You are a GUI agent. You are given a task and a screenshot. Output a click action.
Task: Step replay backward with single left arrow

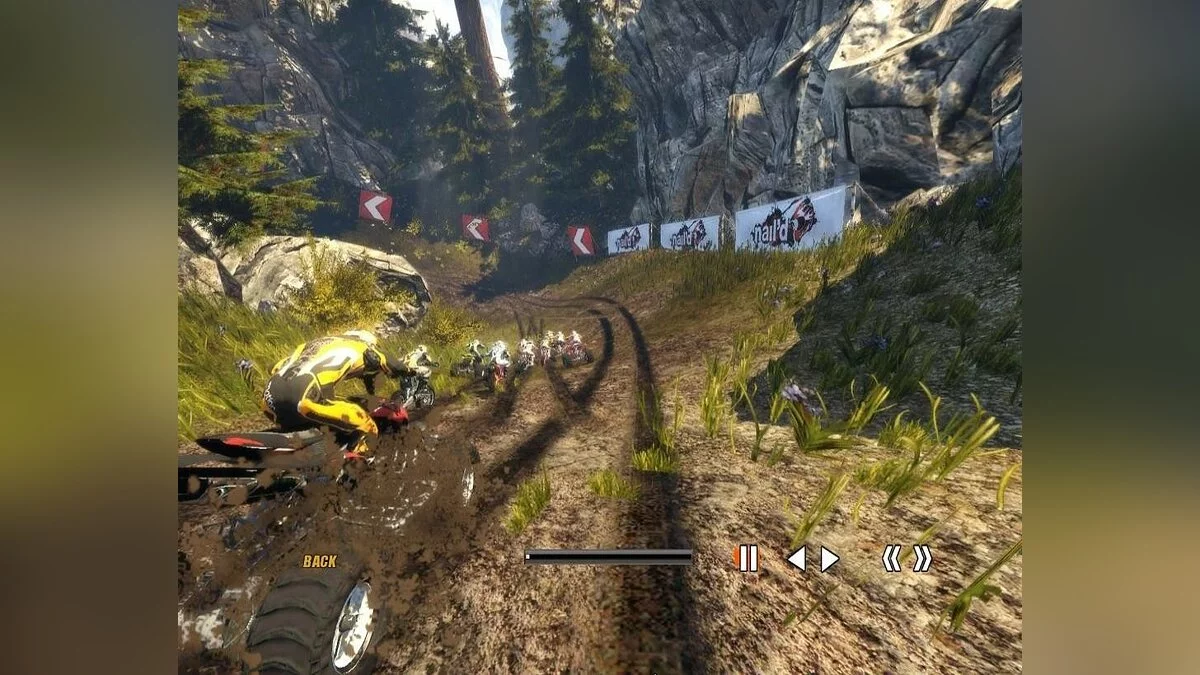(x=796, y=559)
